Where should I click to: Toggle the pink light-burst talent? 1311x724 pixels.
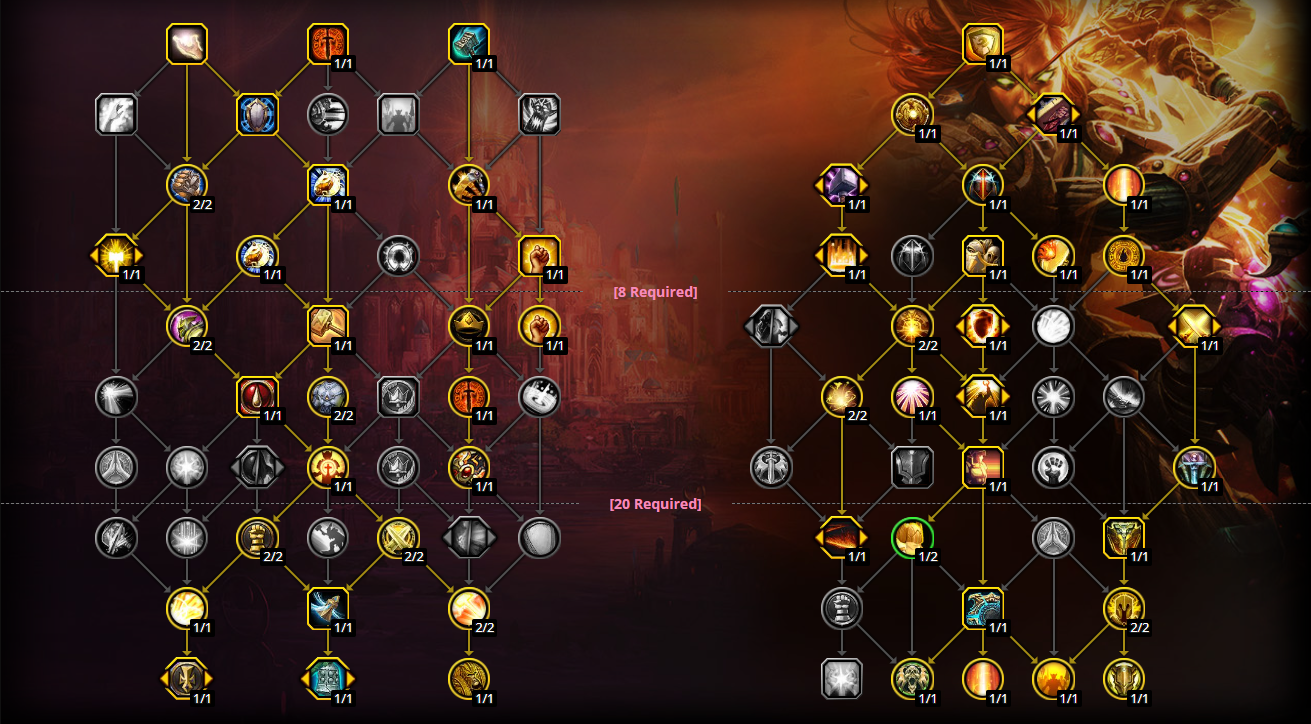pyautogui.click(x=913, y=395)
